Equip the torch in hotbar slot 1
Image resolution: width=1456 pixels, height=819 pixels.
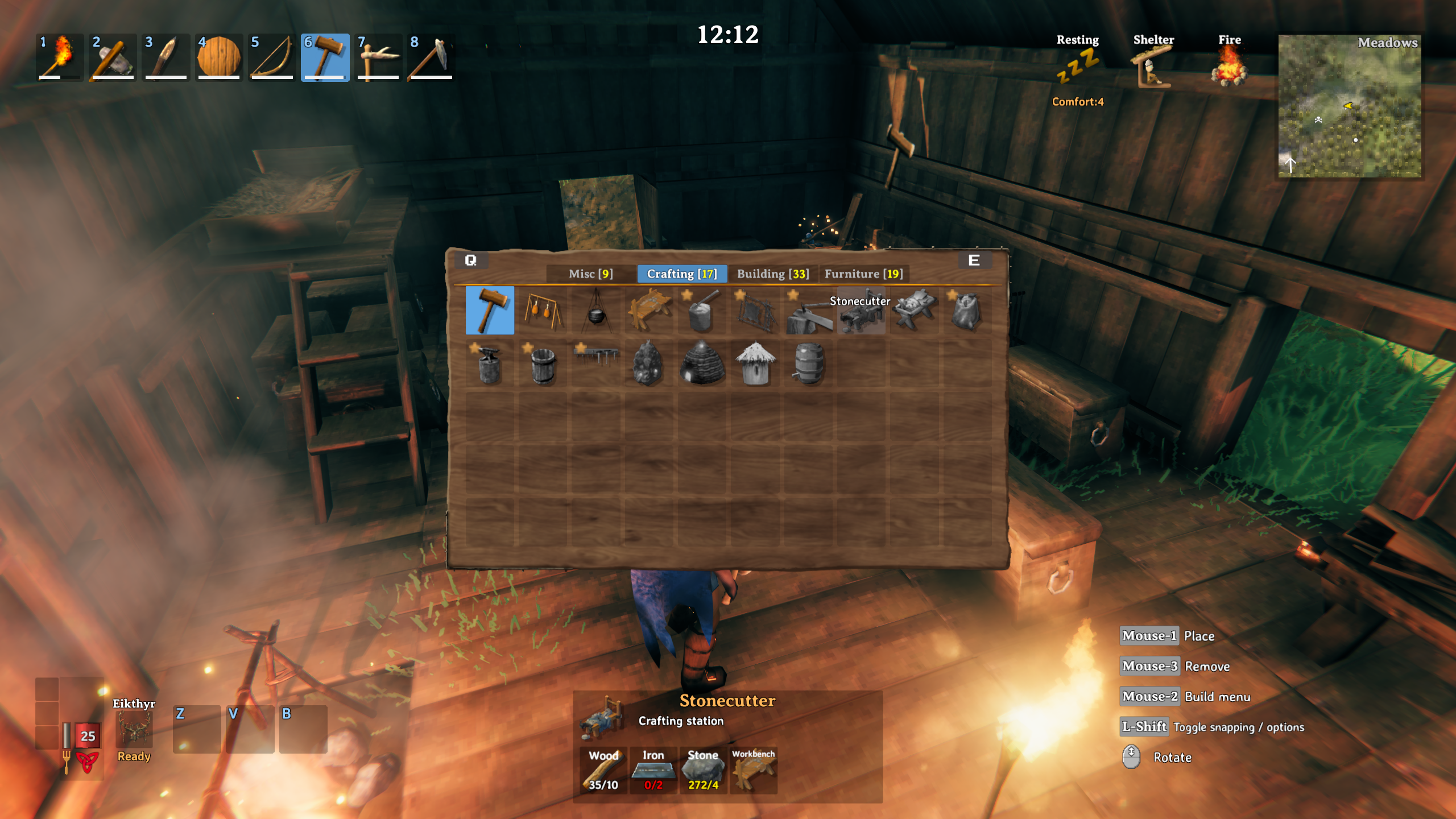[59, 57]
